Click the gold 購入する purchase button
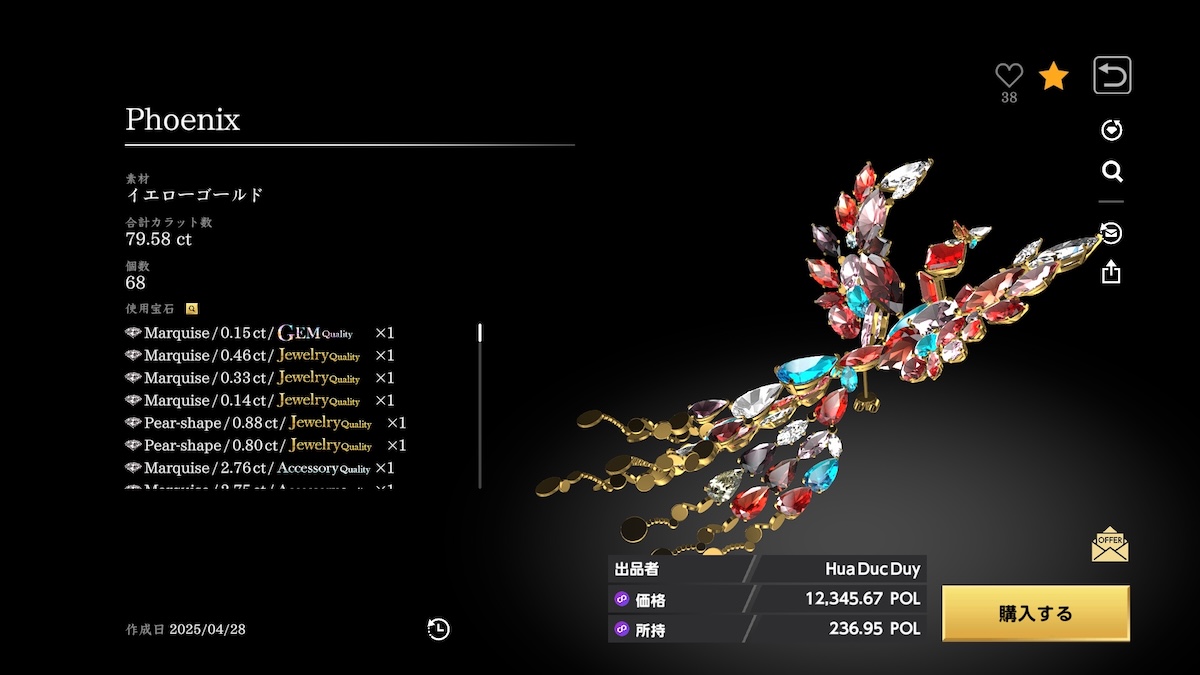 click(1035, 613)
